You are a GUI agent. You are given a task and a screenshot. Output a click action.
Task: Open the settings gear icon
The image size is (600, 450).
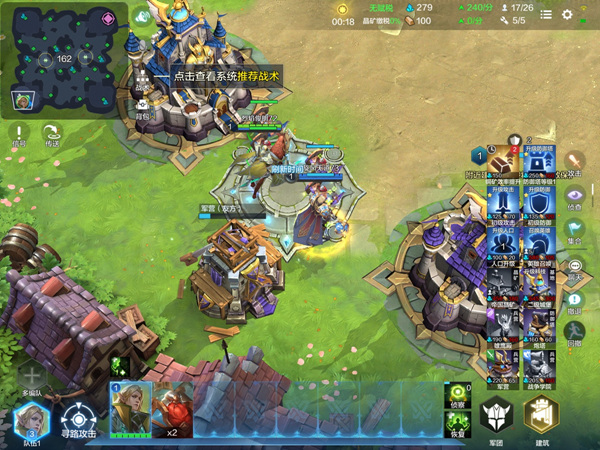[x=567, y=15]
